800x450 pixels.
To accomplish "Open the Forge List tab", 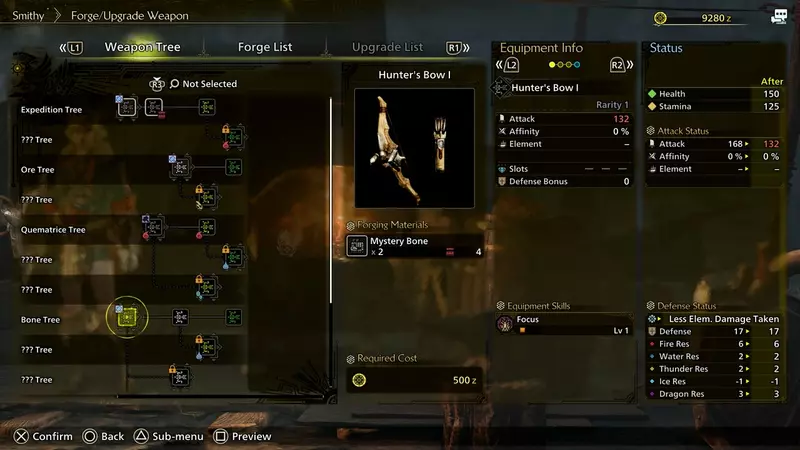I will pyautogui.click(x=265, y=47).
